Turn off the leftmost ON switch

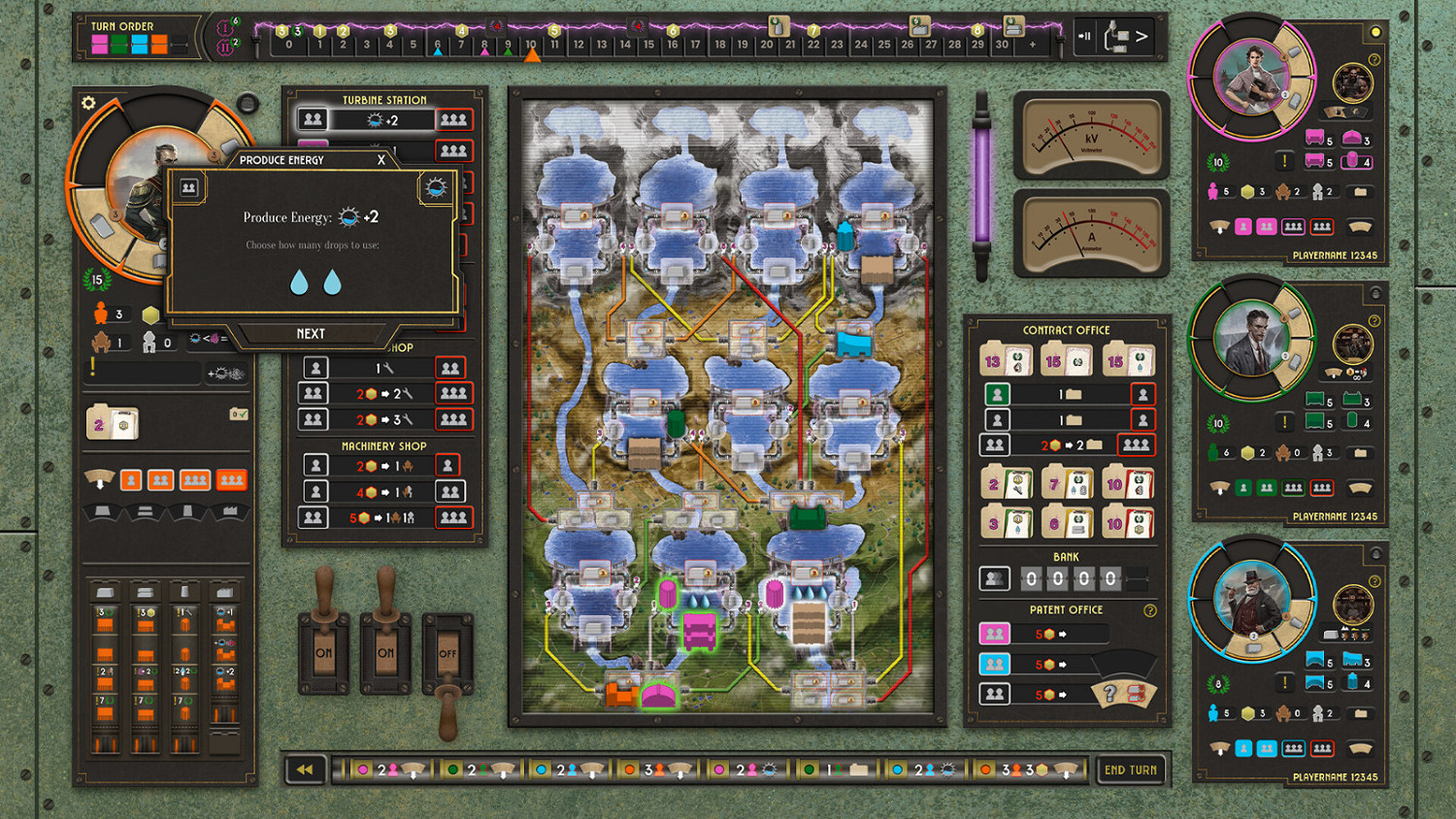[325, 654]
